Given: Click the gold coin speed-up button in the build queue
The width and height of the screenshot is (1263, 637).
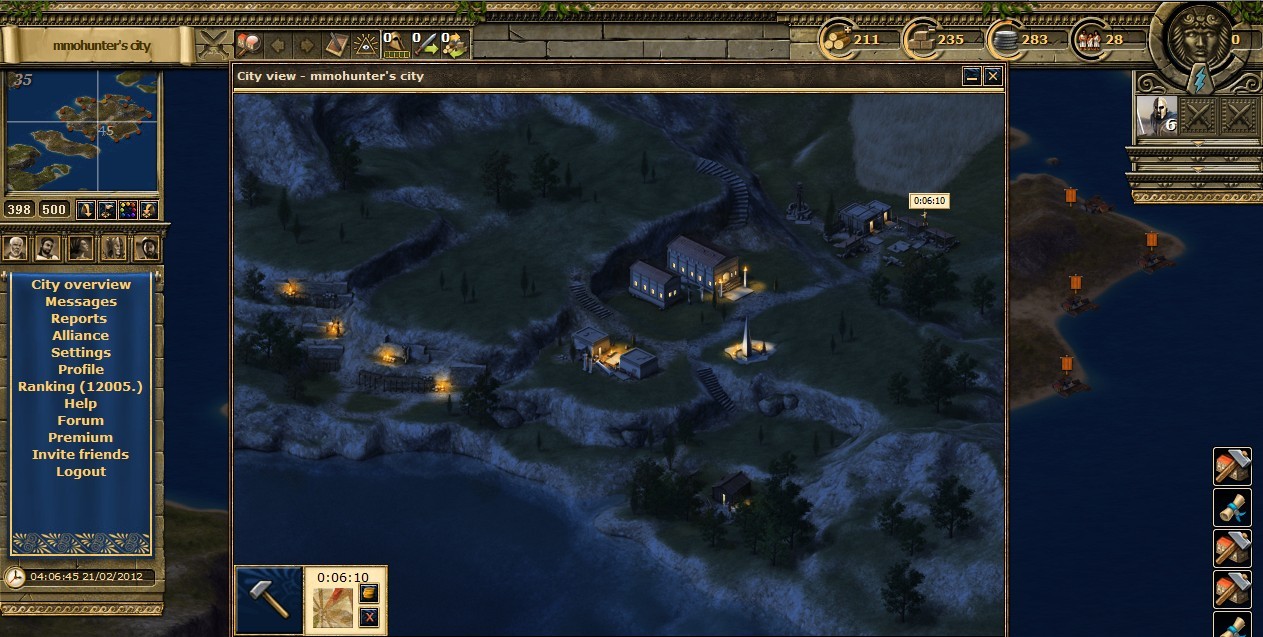Looking at the screenshot, I should (368, 594).
